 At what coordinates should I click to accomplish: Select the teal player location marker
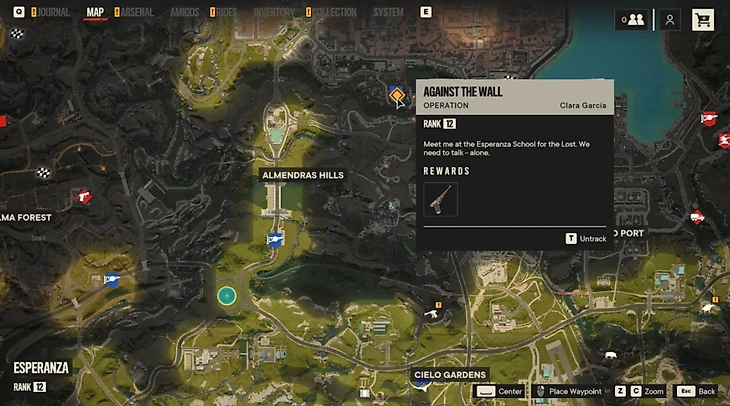click(x=227, y=295)
